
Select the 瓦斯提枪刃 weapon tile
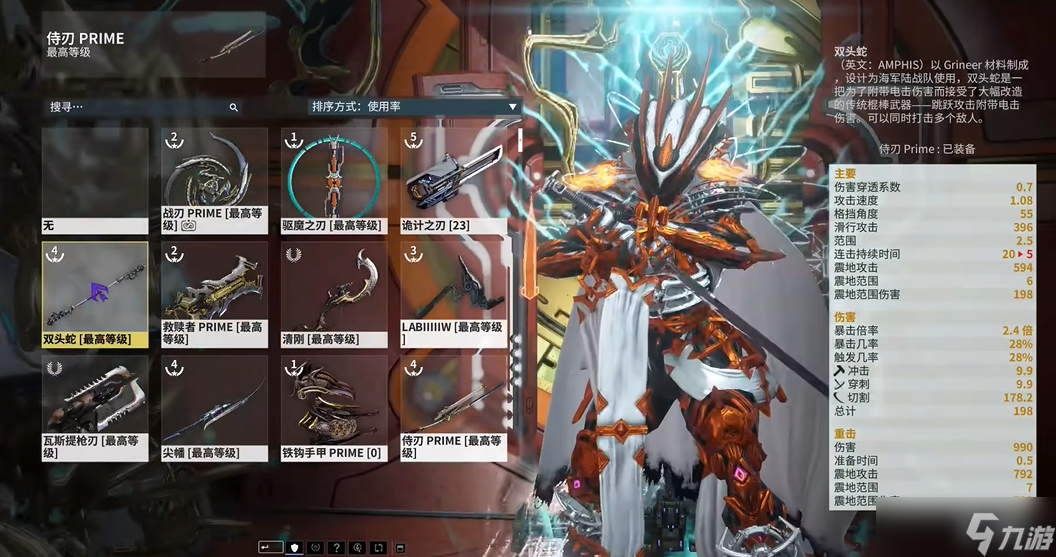point(95,408)
